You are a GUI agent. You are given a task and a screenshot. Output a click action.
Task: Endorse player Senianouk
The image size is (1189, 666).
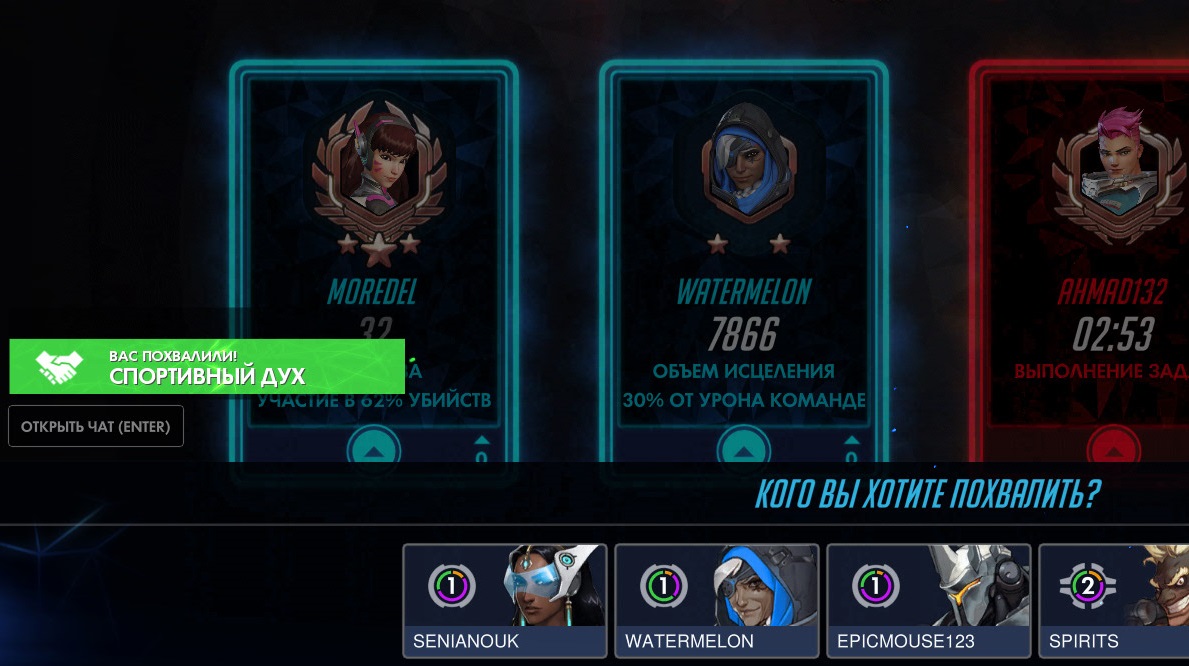pyautogui.click(x=505, y=601)
